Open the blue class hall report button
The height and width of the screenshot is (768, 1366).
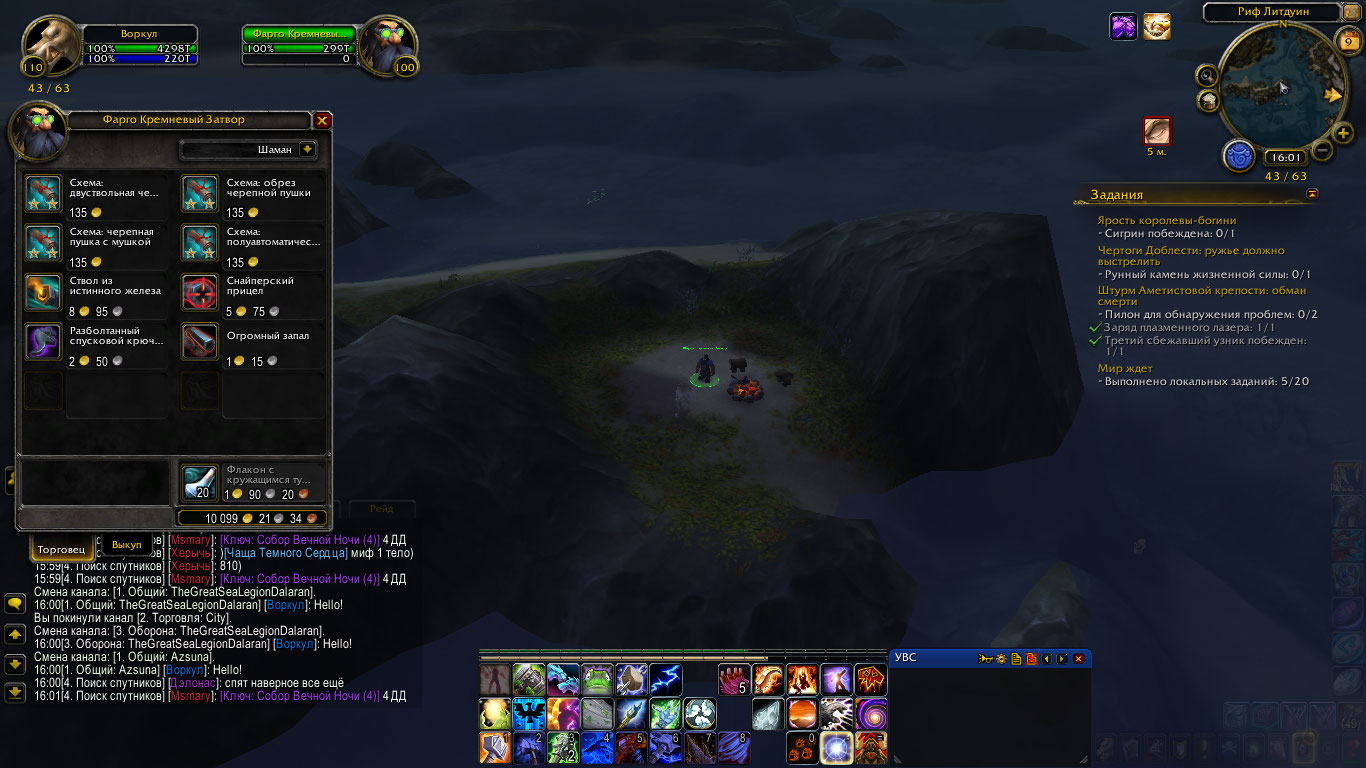click(1239, 156)
